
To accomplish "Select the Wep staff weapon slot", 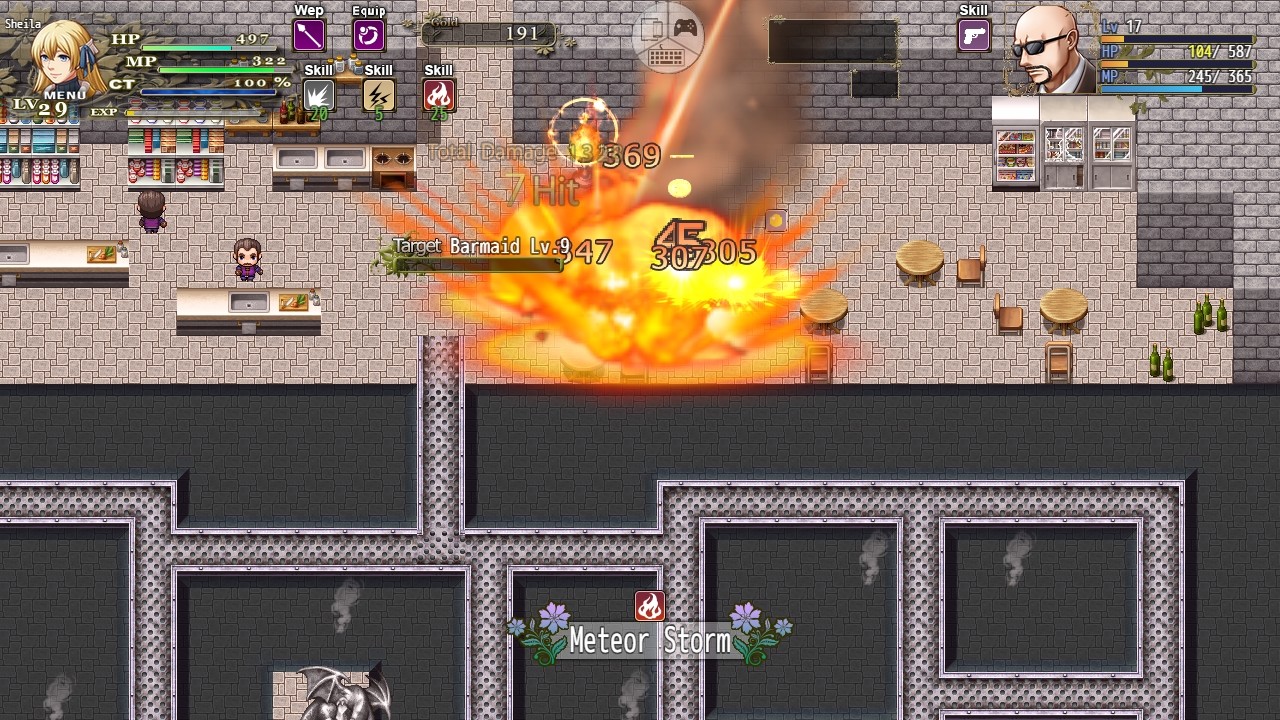I will [x=308, y=36].
